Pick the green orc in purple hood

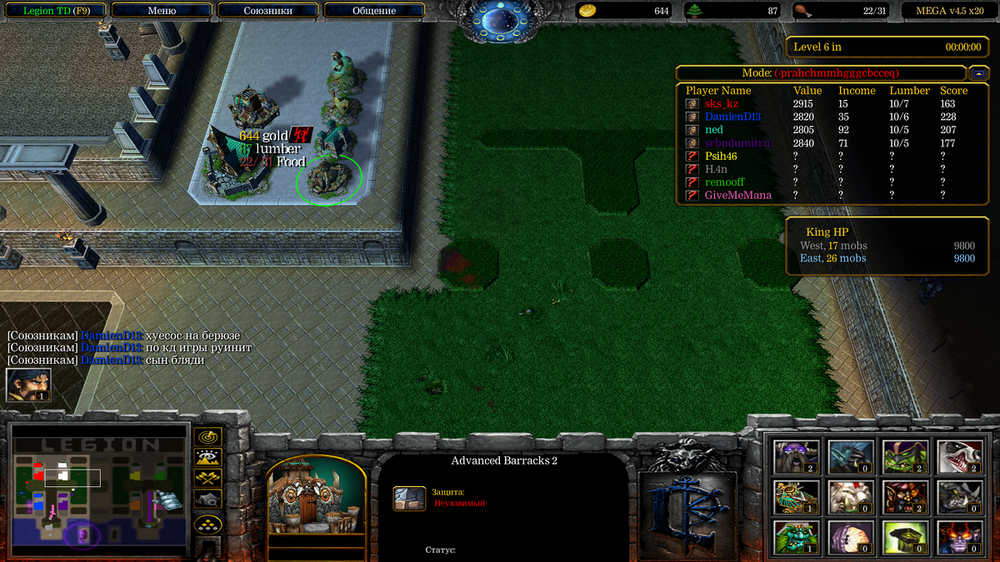tap(903, 456)
